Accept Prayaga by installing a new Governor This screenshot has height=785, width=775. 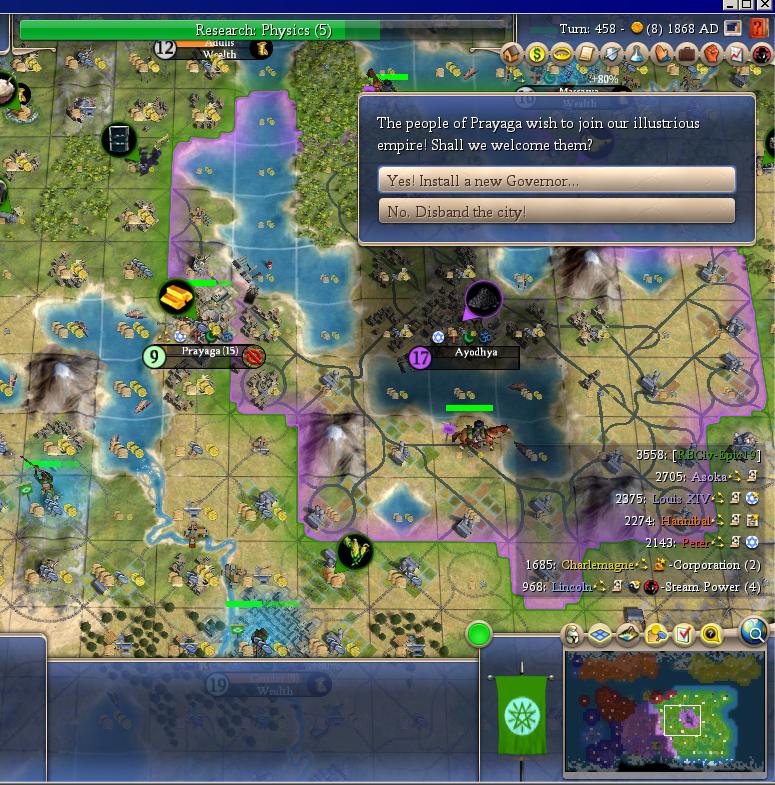coord(557,180)
